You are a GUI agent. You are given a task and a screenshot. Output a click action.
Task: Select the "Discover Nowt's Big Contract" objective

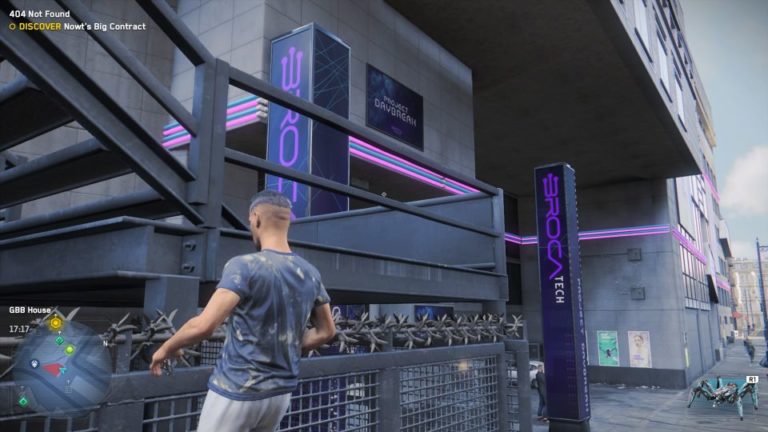(x=78, y=26)
